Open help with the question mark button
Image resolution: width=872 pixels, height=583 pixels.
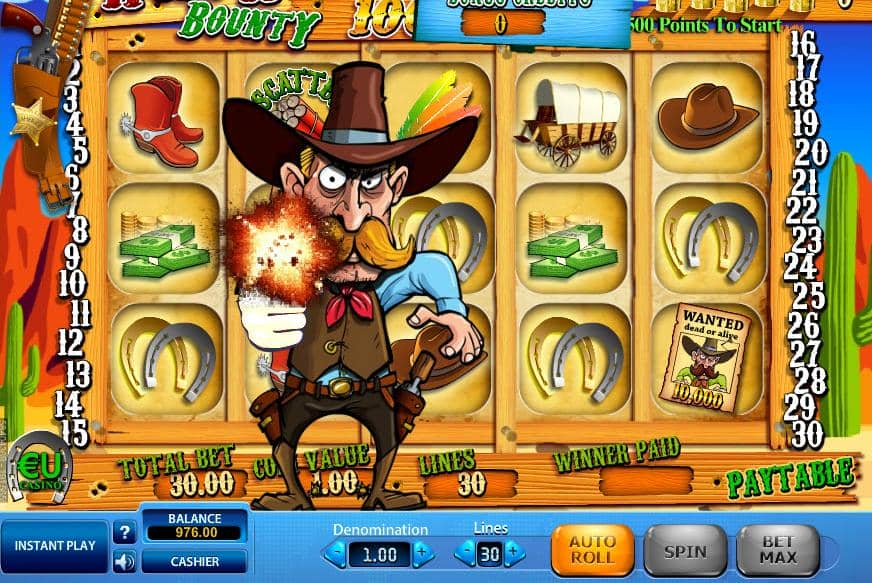tap(125, 532)
